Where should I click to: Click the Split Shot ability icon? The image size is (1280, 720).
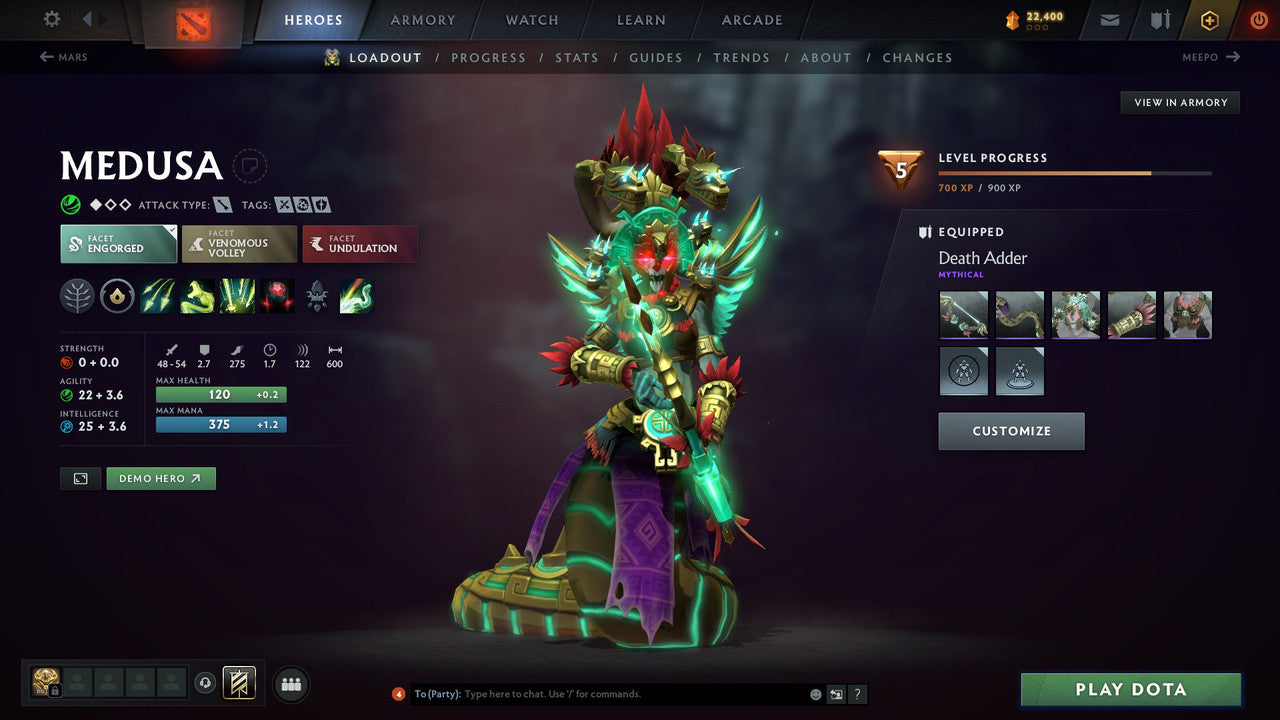pyautogui.click(x=157, y=295)
